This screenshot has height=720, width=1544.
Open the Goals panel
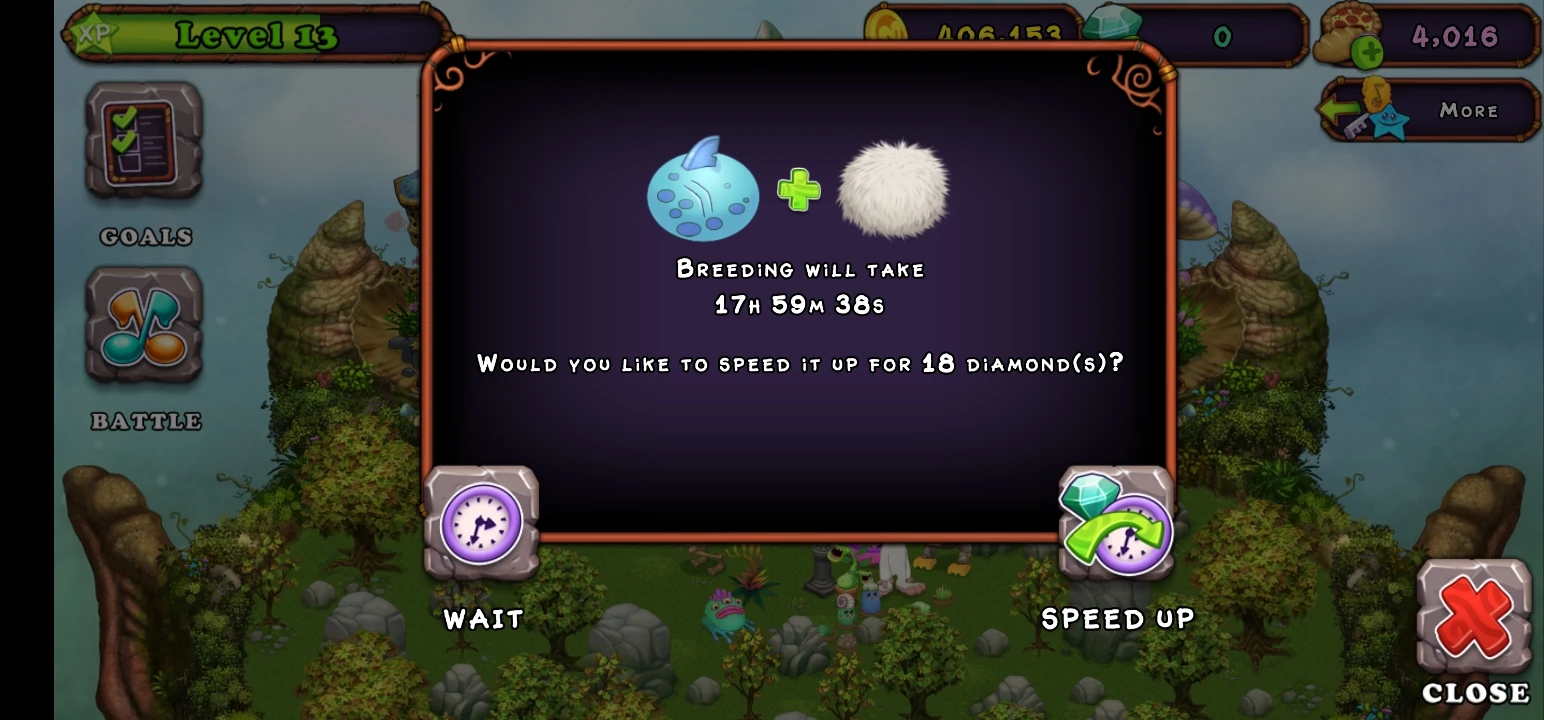point(143,140)
